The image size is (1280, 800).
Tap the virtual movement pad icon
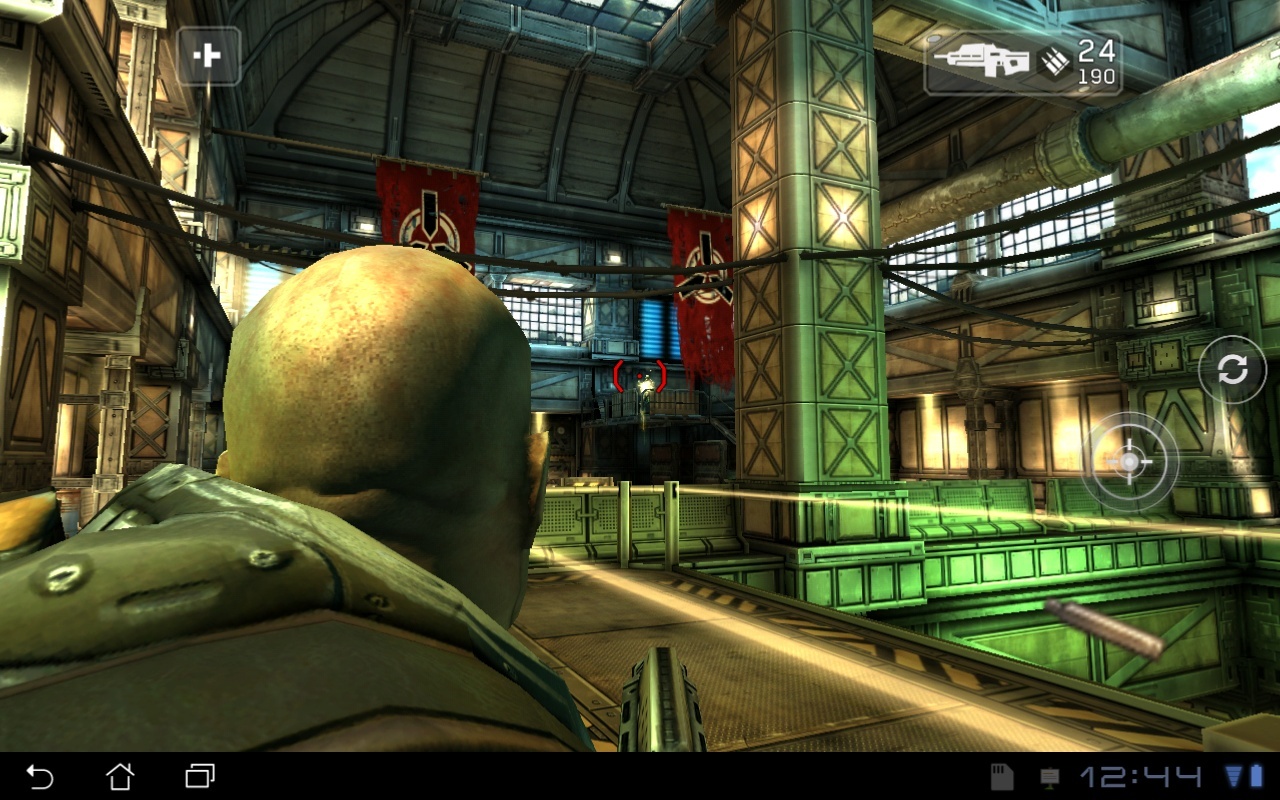click(210, 57)
